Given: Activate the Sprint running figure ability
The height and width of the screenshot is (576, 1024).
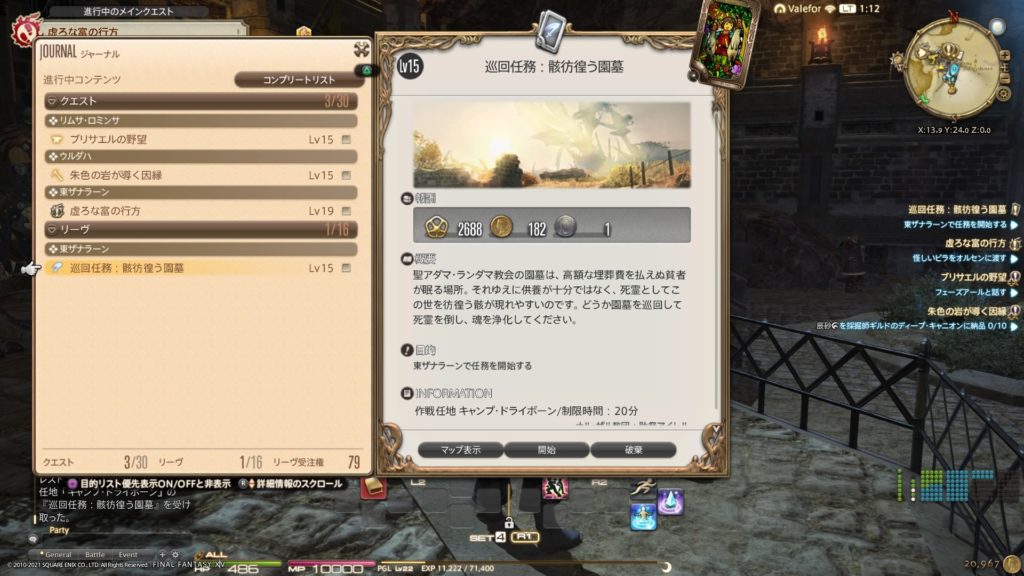Looking at the screenshot, I should (643, 487).
